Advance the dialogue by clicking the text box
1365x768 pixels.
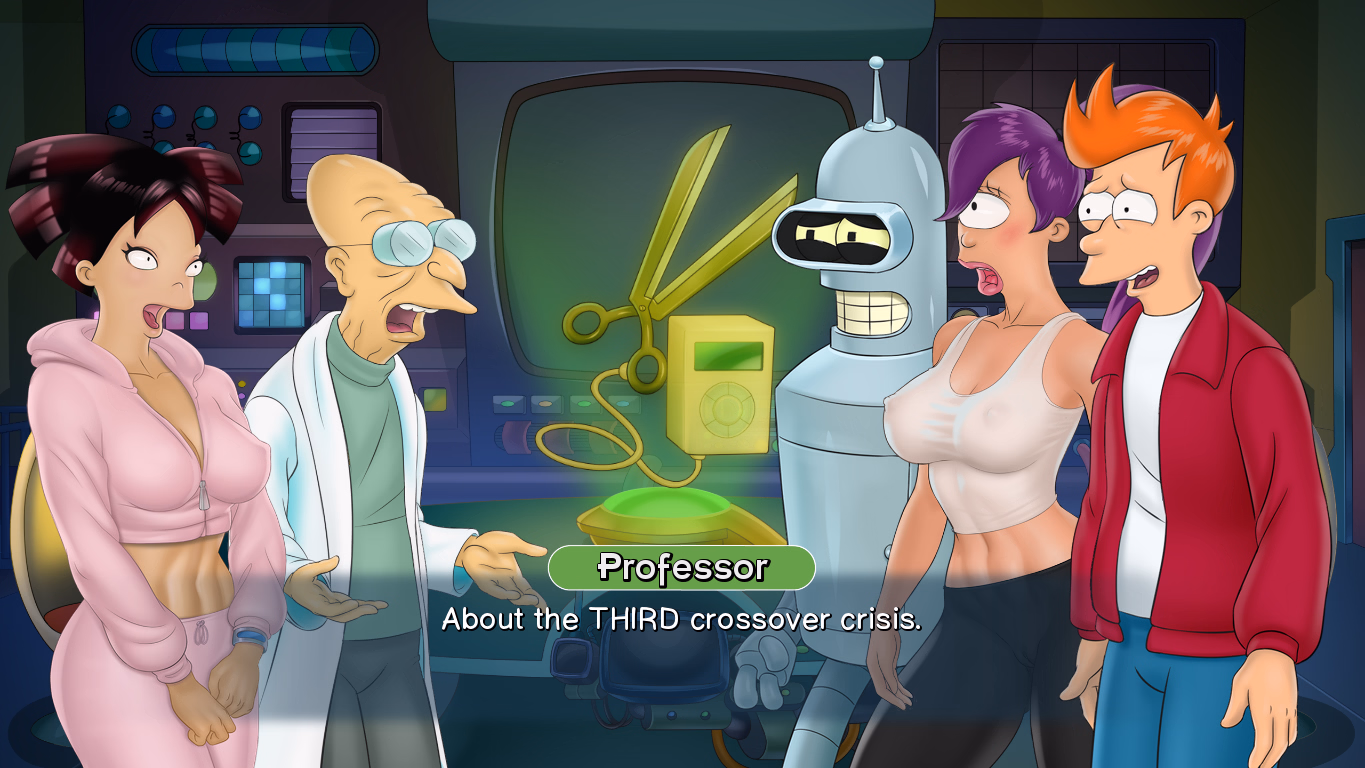(x=683, y=619)
